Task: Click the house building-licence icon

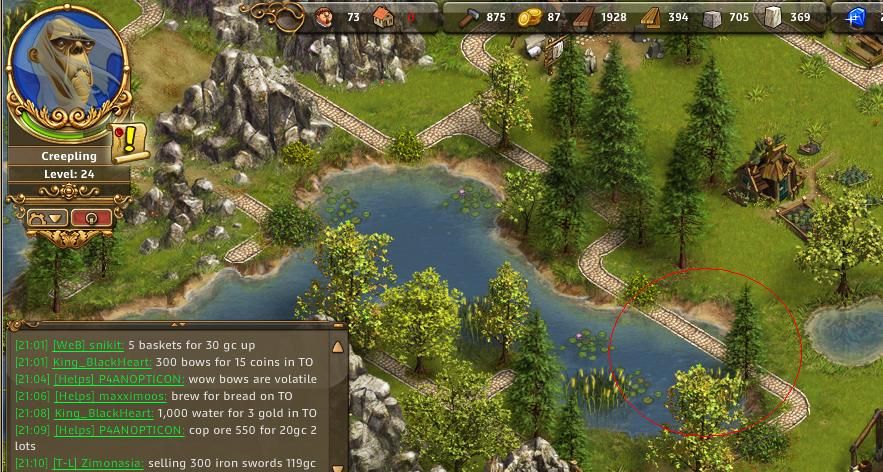Action: [384, 16]
